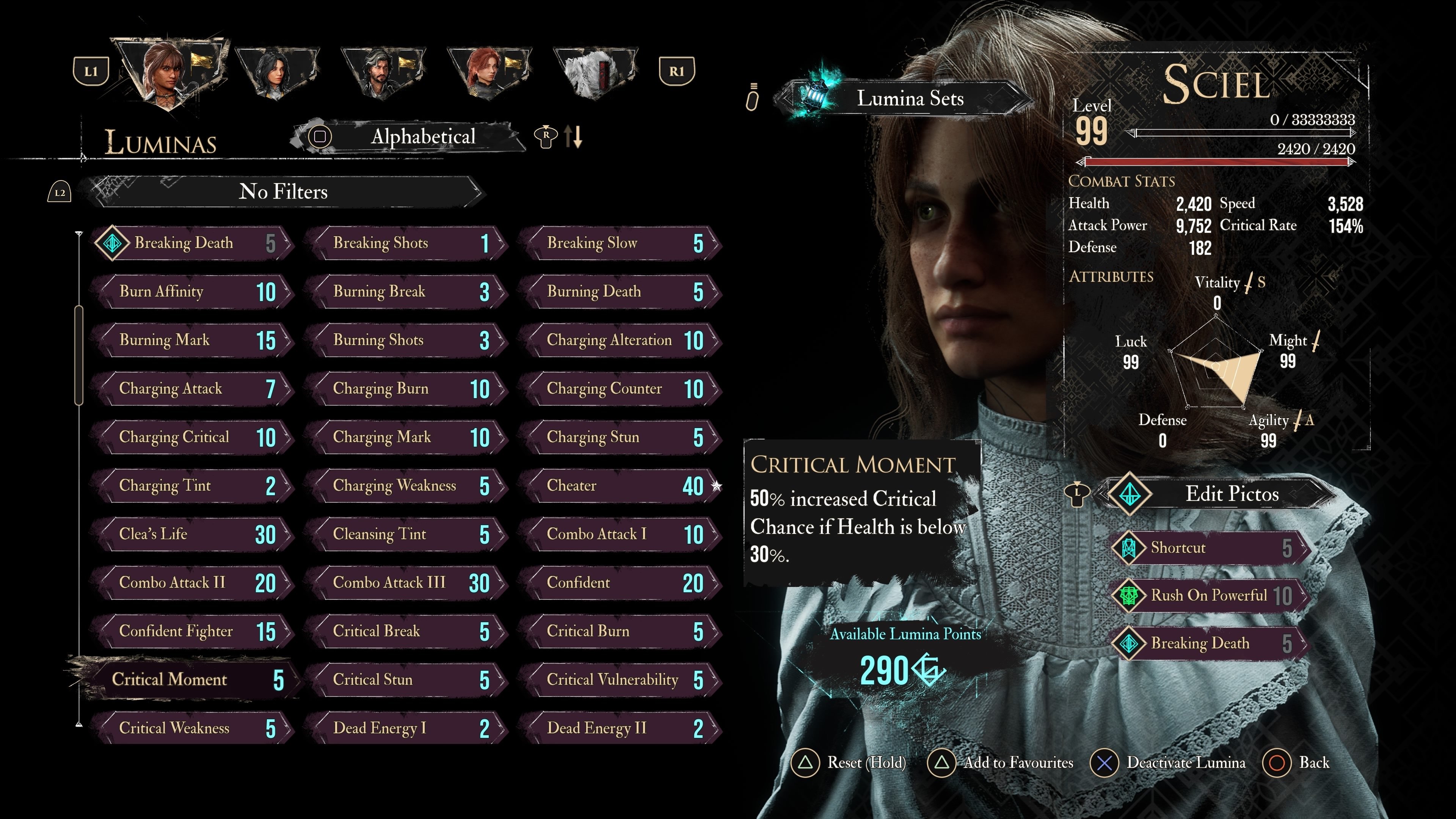Open the No Filters filter selector
Image resolution: width=1456 pixels, height=819 pixels.
(x=282, y=192)
